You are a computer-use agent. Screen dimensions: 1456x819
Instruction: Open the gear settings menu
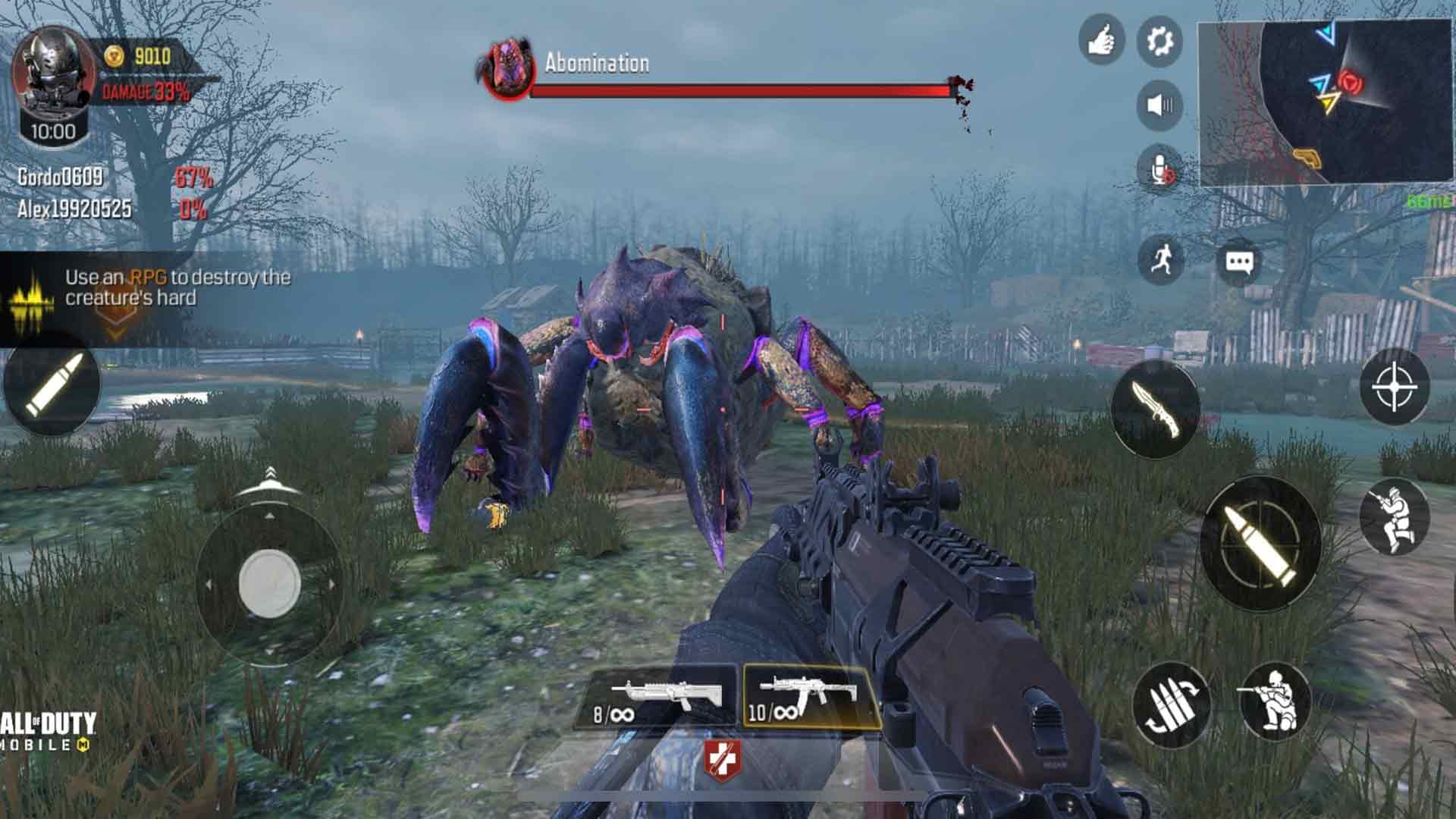pyautogui.click(x=1159, y=40)
